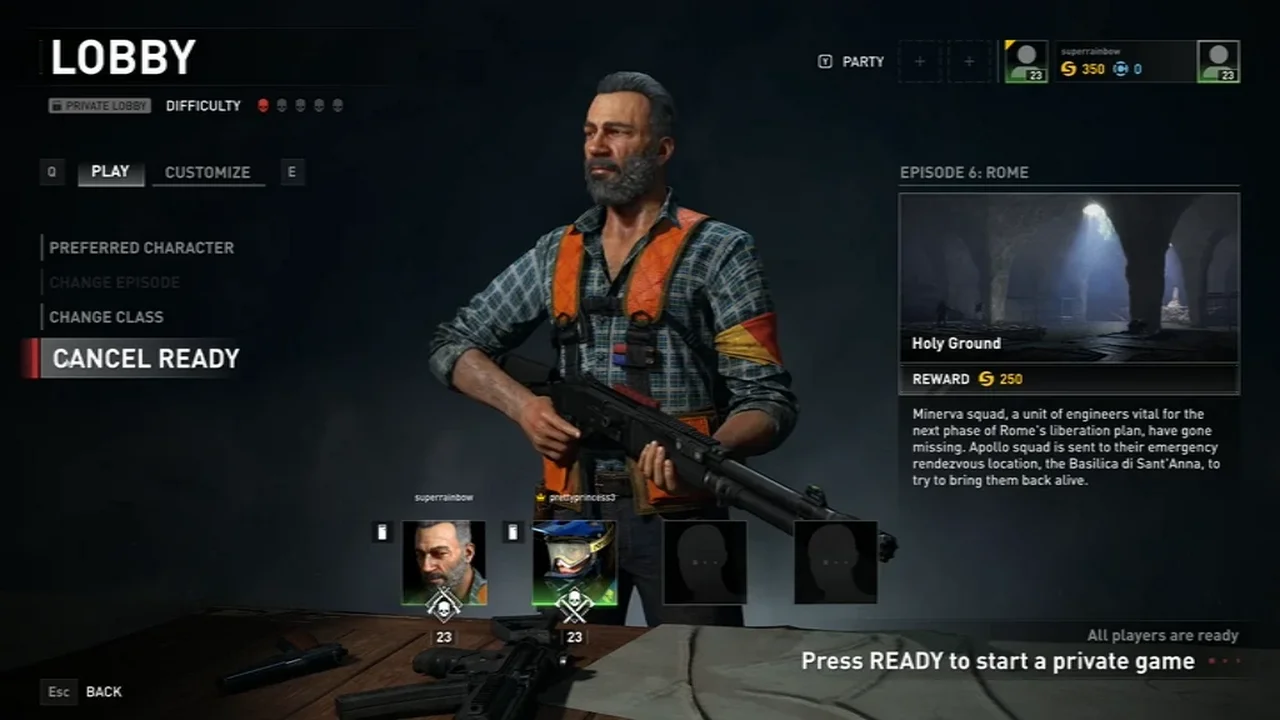Toggle the Private Lobby badge

pyautogui.click(x=99, y=105)
